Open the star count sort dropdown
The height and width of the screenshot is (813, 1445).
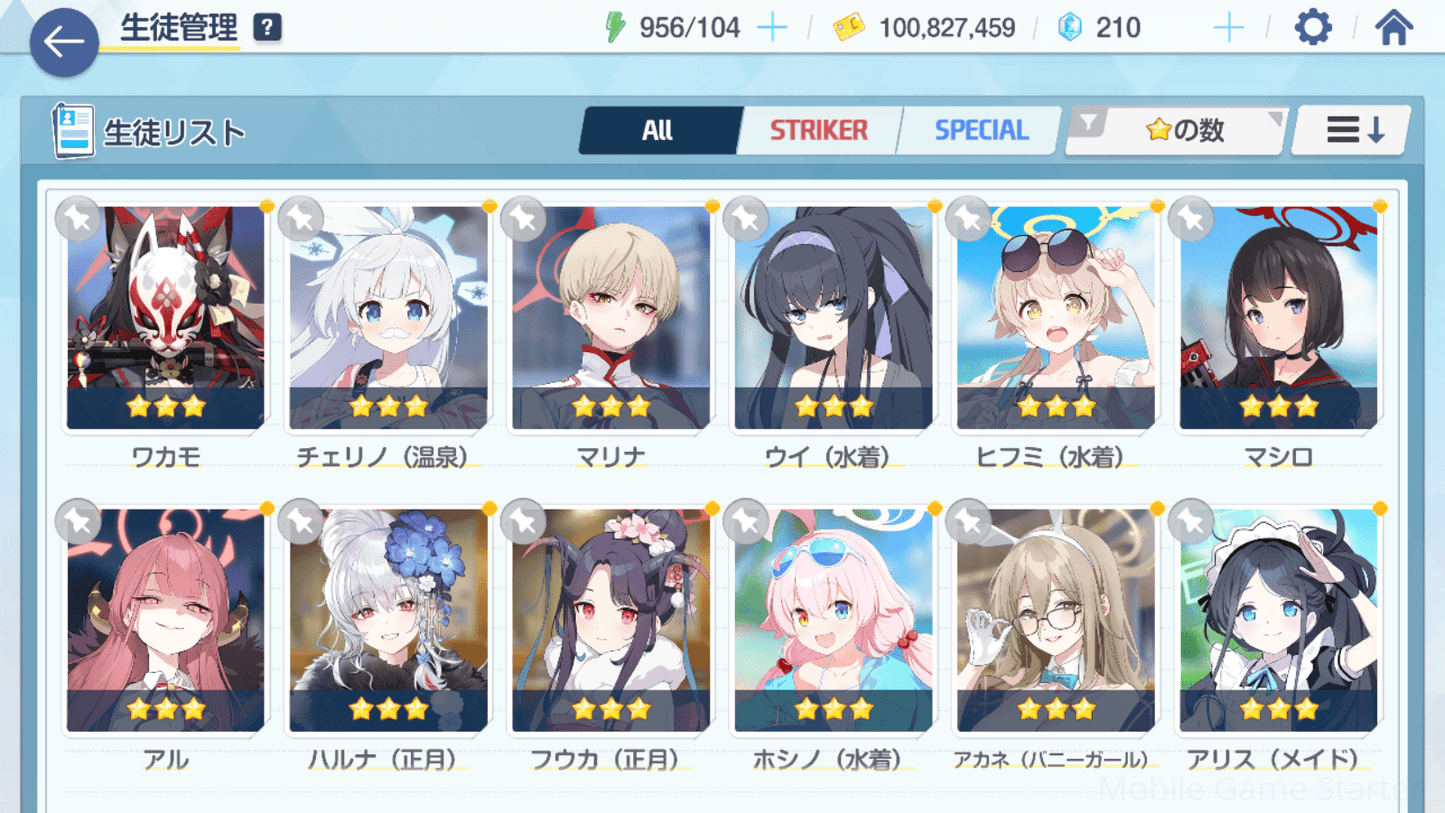click(x=1177, y=130)
